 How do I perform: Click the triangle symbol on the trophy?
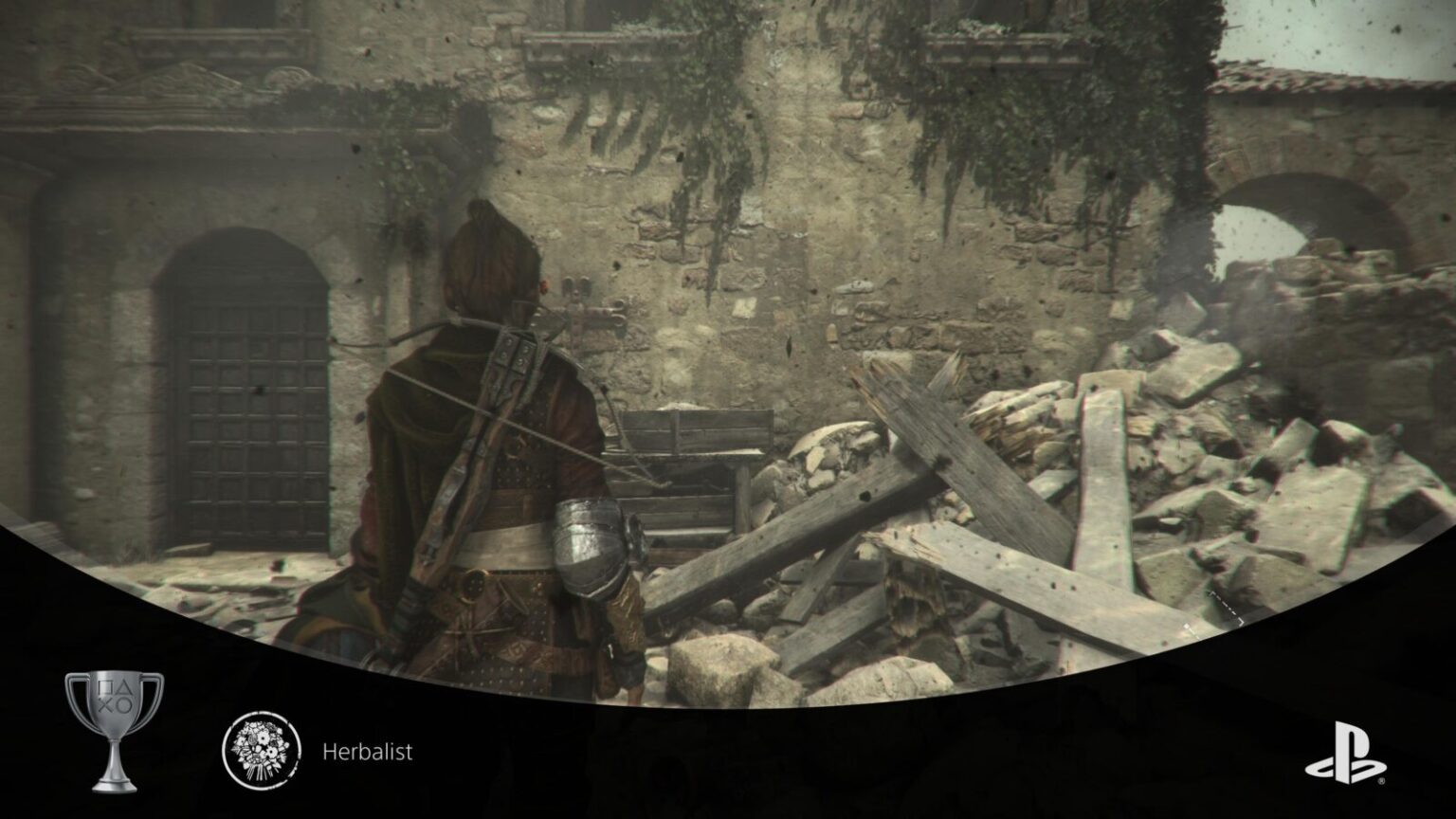[124, 686]
